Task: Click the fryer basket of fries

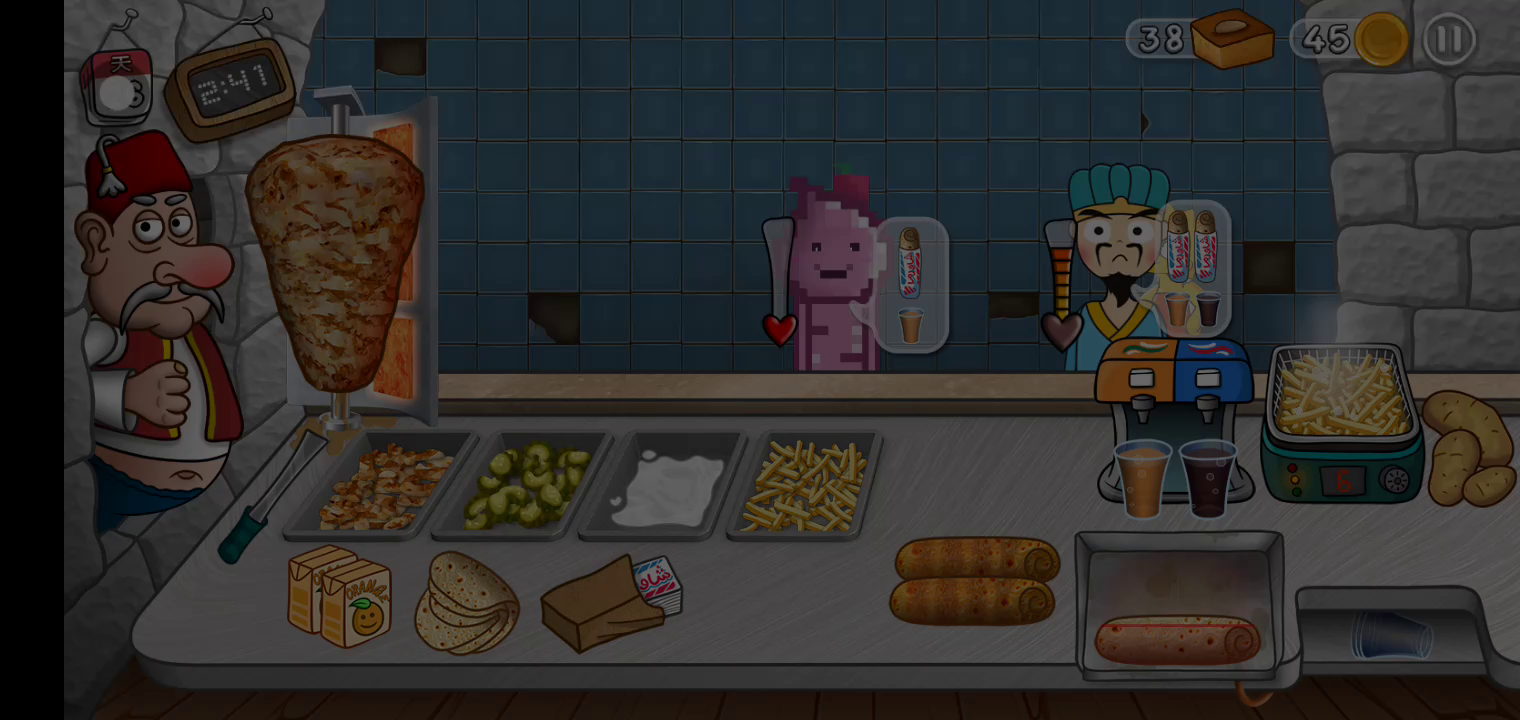Action: (x=1342, y=397)
